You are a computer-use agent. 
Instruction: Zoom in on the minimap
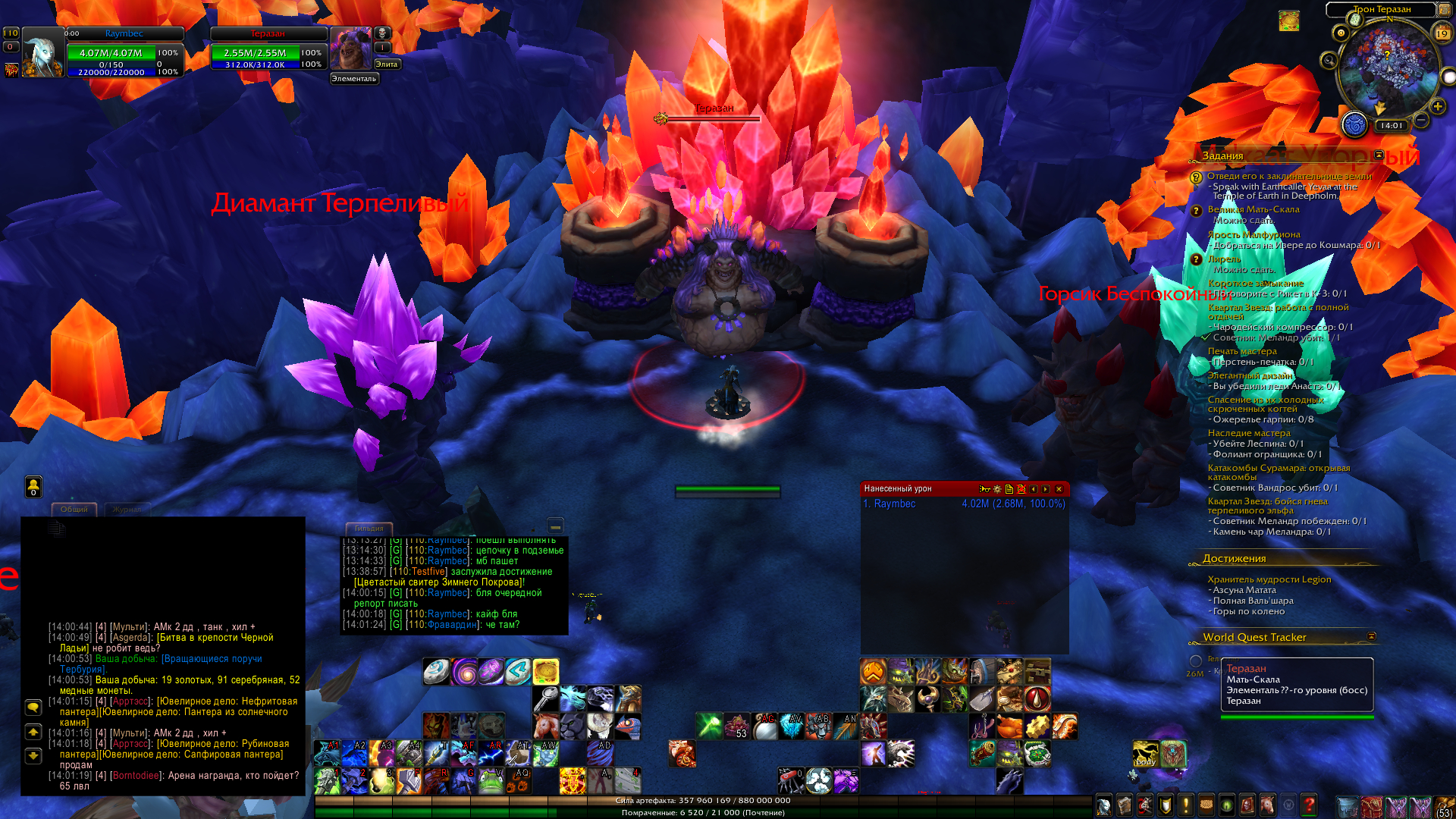click(1438, 107)
